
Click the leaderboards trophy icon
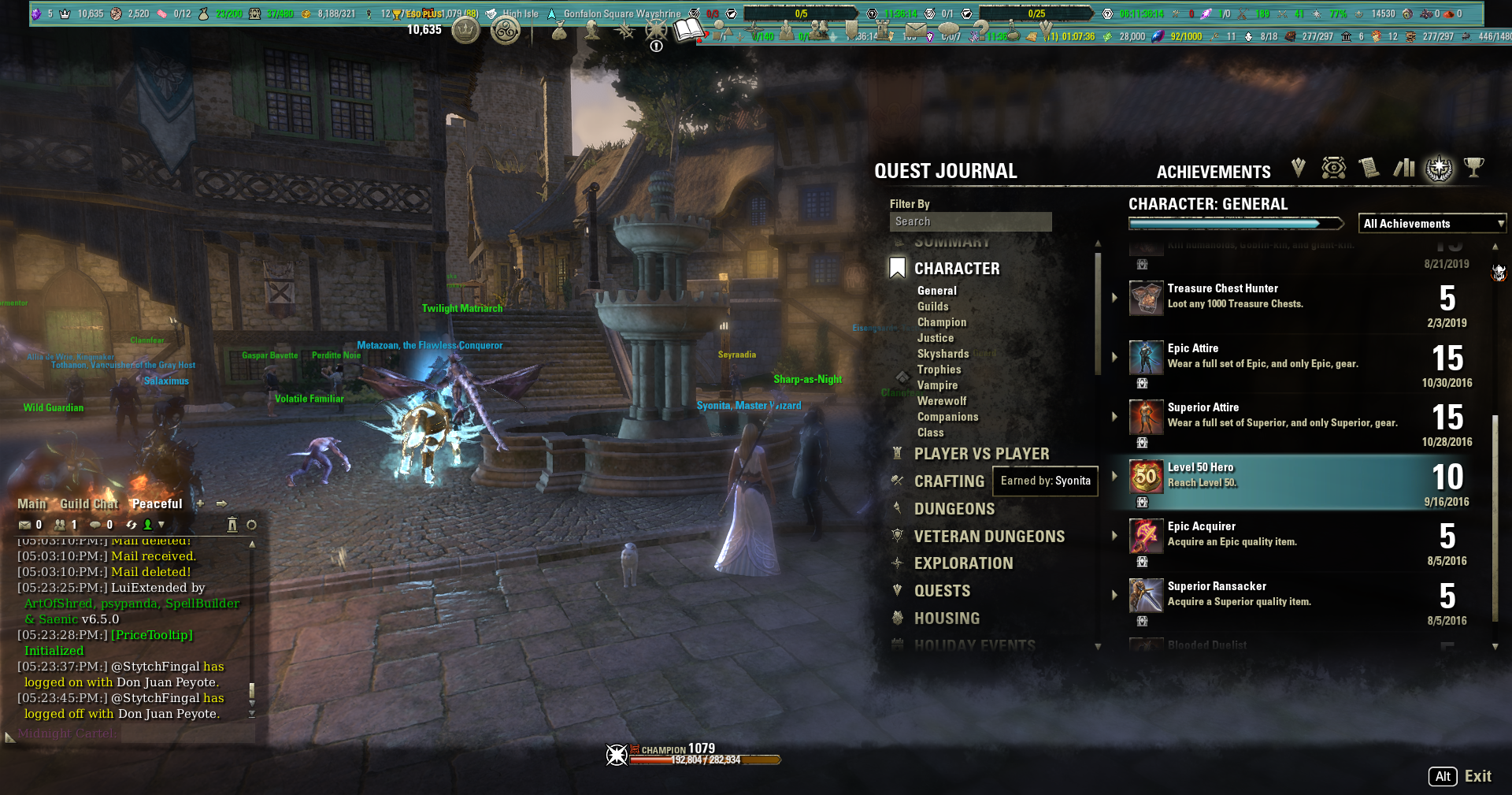[x=1473, y=168]
